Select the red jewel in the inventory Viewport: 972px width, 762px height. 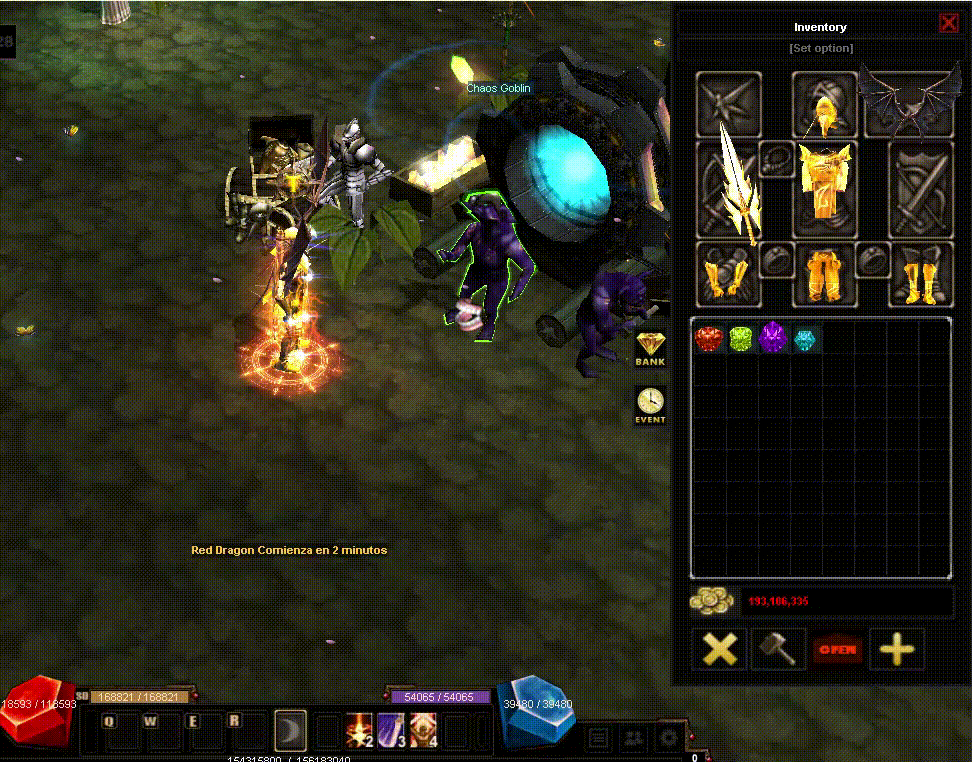[709, 339]
